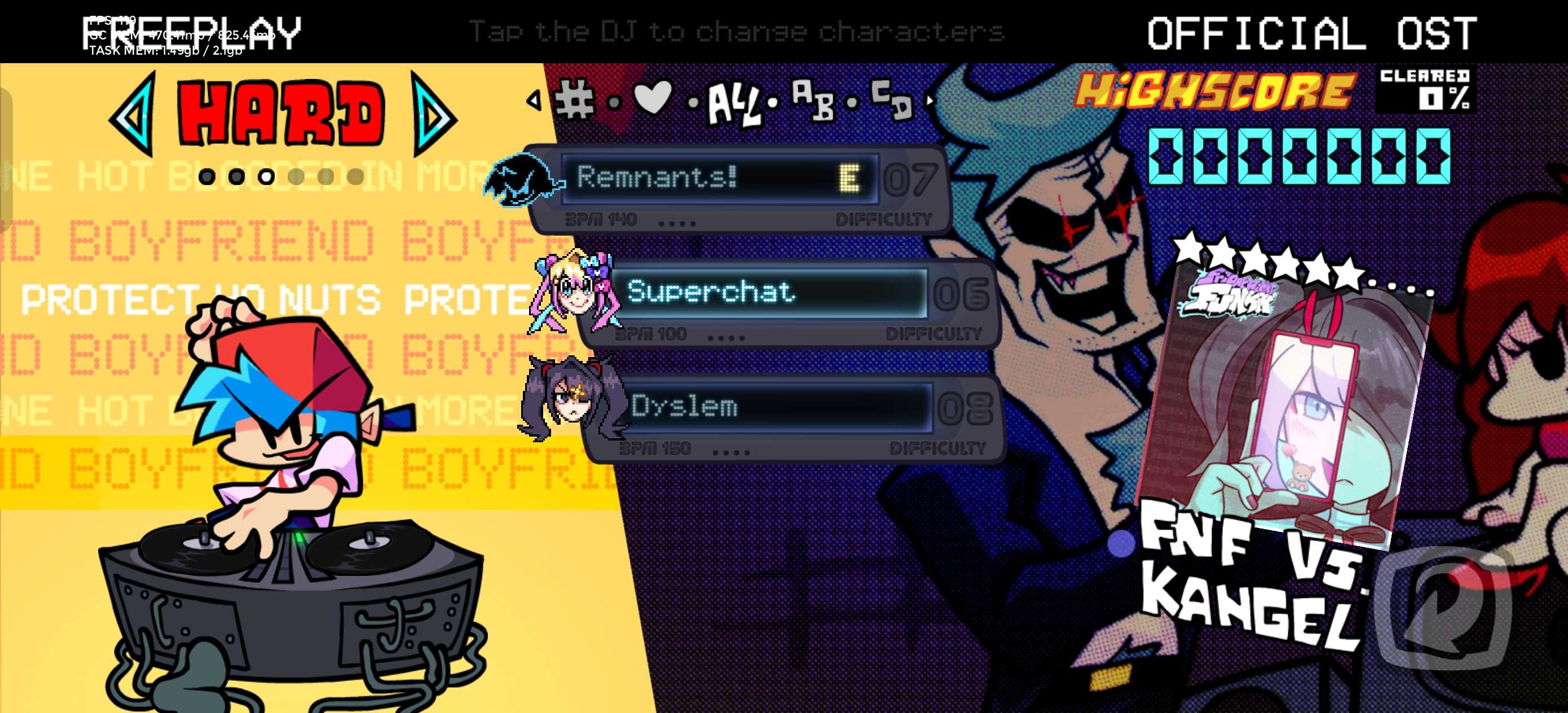Show favorite songs with the heart filter
This screenshot has height=713, width=1568.
pyautogui.click(x=653, y=98)
